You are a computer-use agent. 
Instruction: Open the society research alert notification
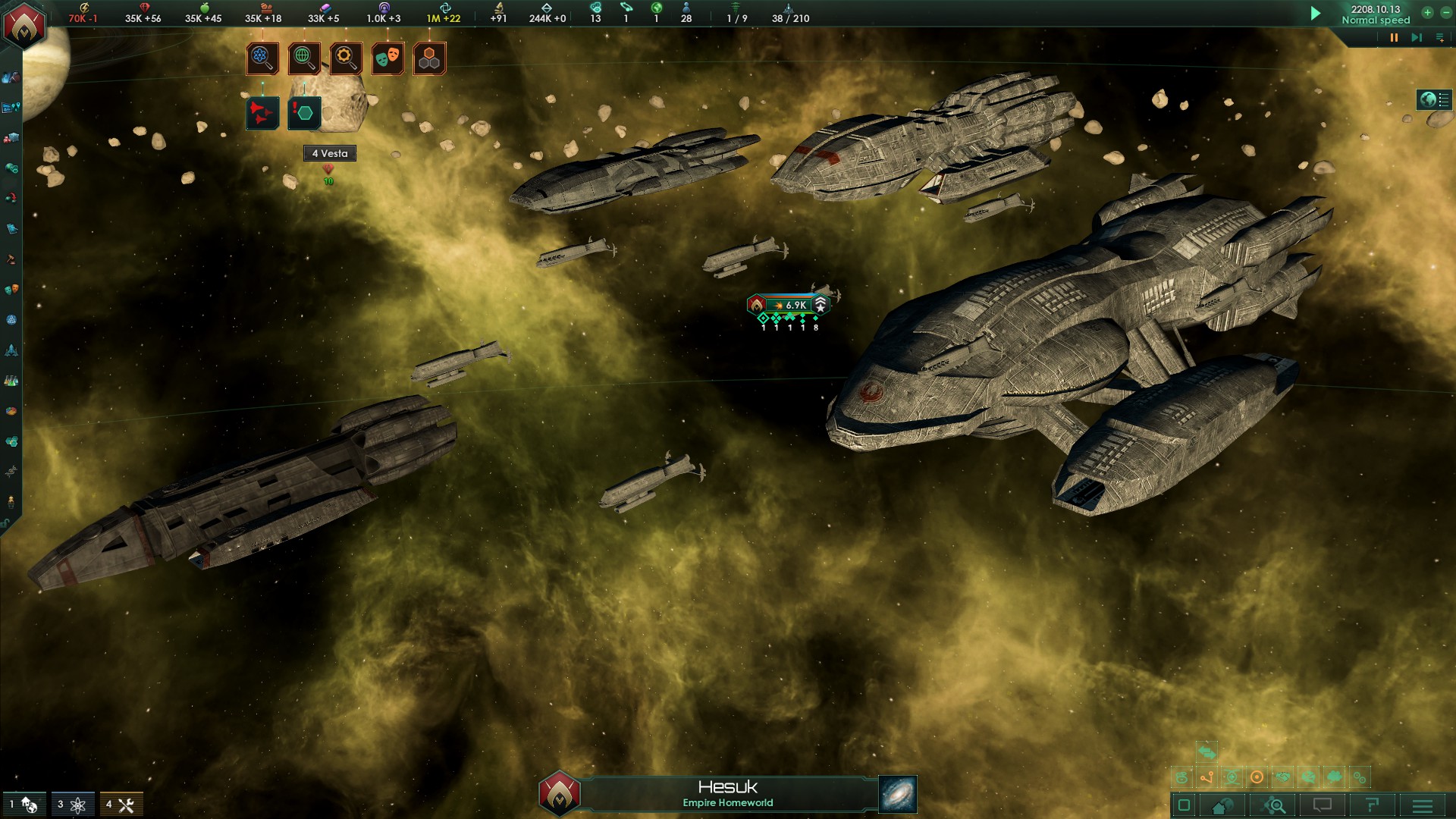click(x=304, y=58)
